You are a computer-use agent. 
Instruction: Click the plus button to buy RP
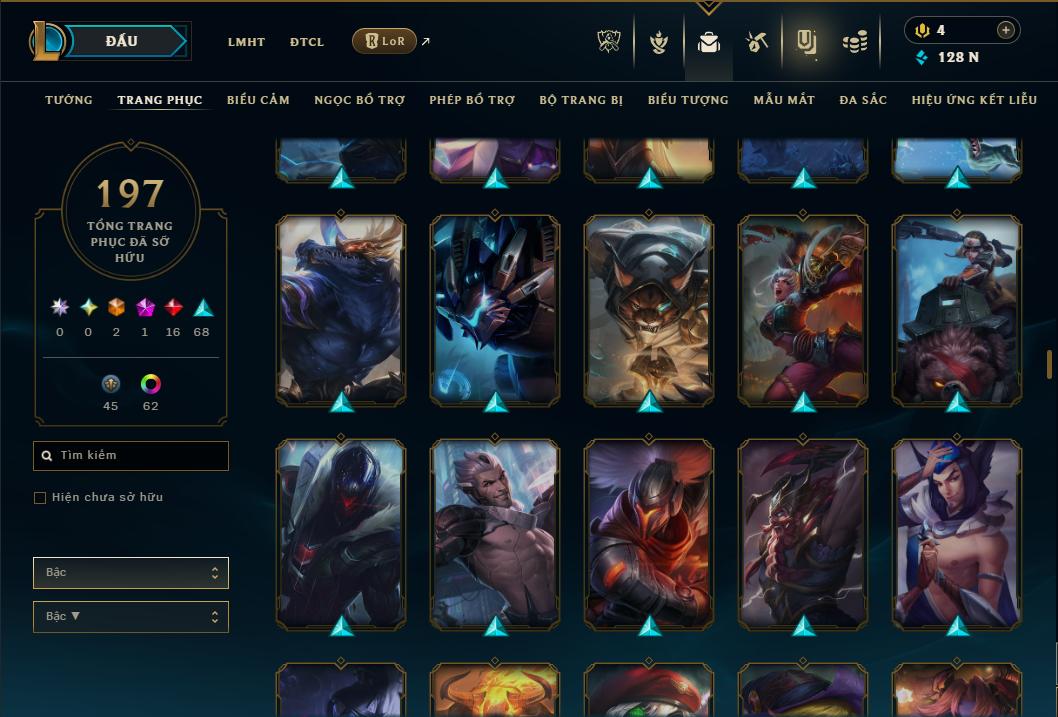click(x=1006, y=30)
